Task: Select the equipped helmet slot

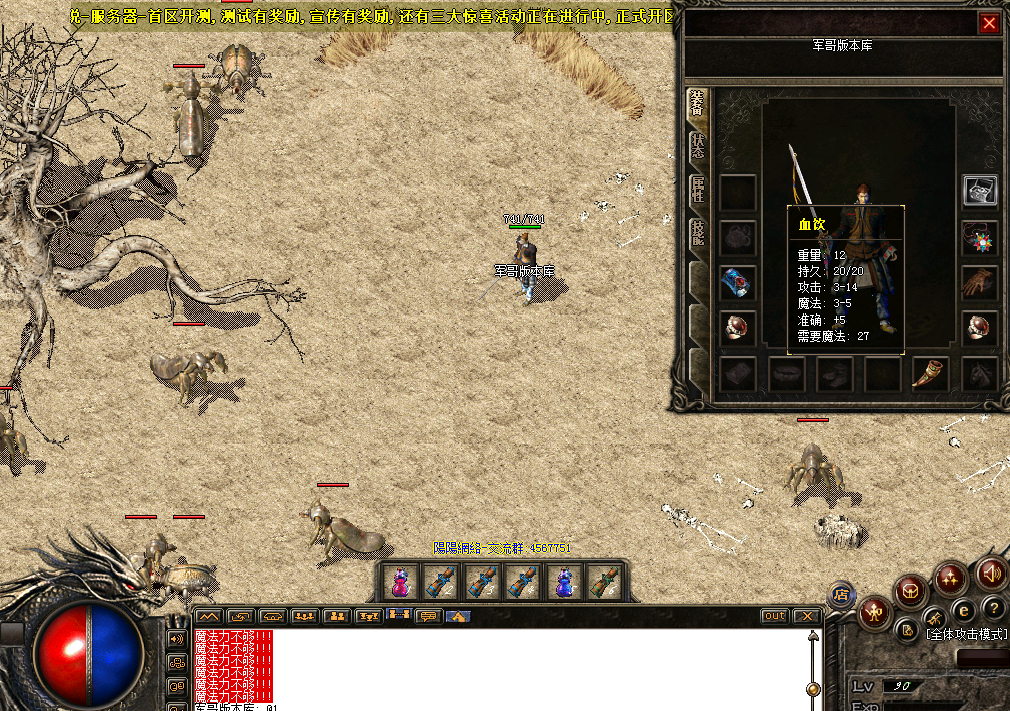Action: click(979, 191)
